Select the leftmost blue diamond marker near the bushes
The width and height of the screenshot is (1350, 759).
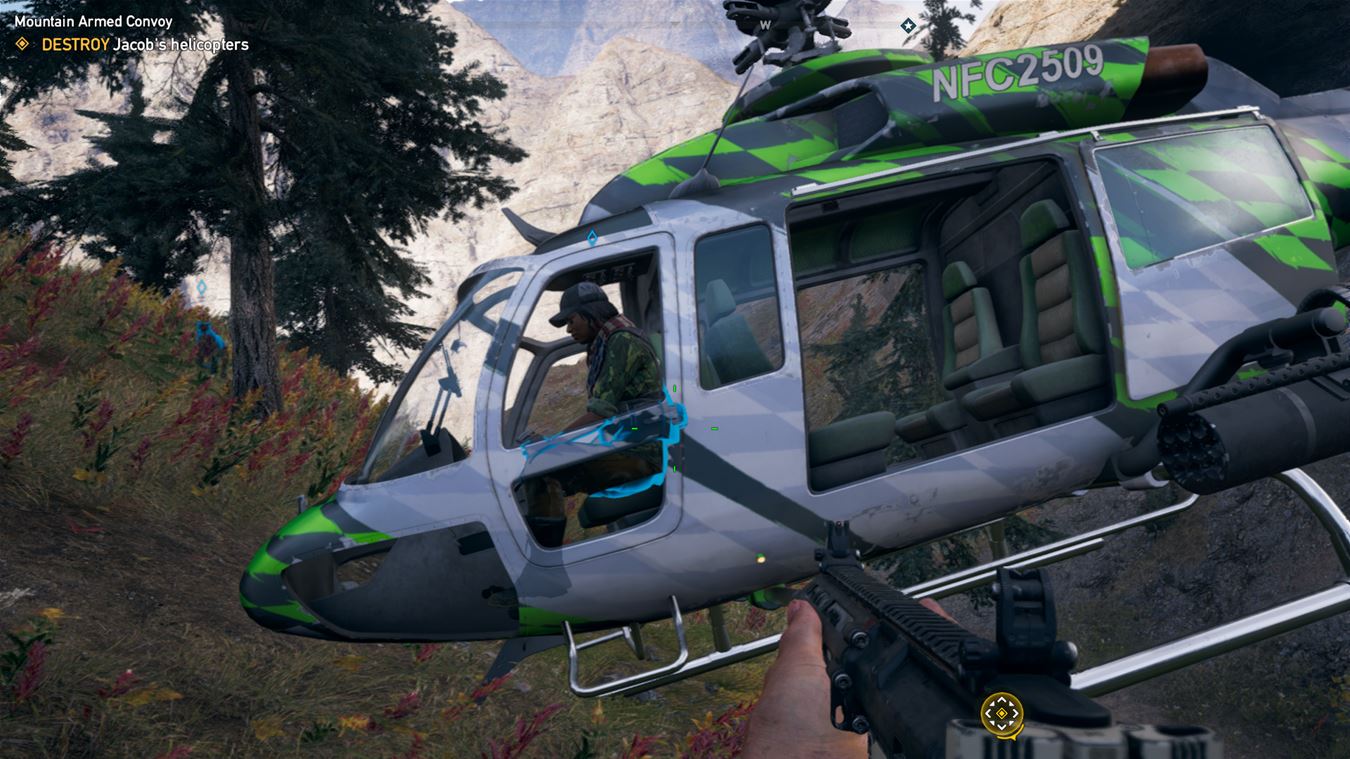[x=201, y=286]
